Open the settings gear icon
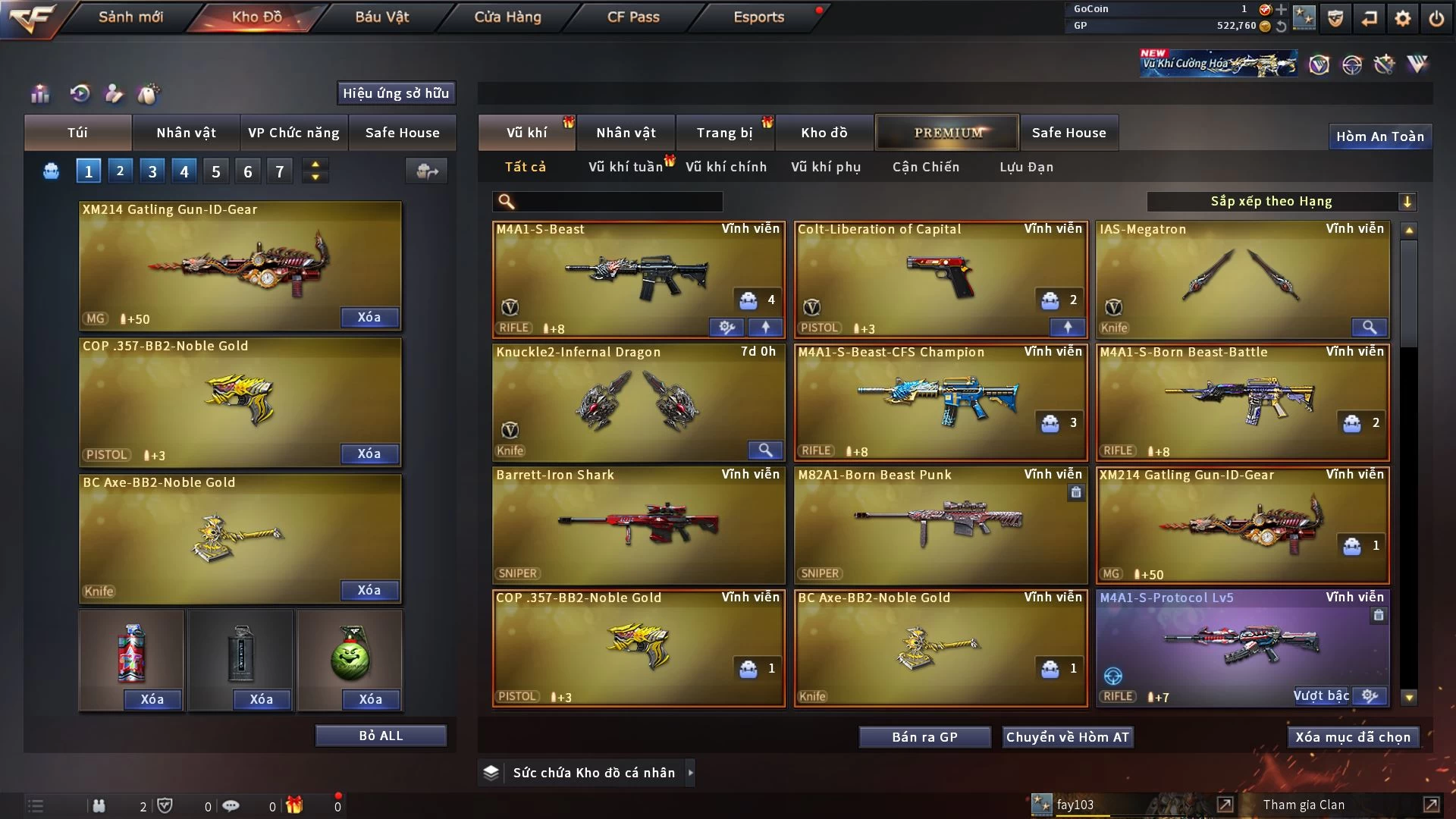Viewport: 1456px width, 819px height. click(1402, 17)
